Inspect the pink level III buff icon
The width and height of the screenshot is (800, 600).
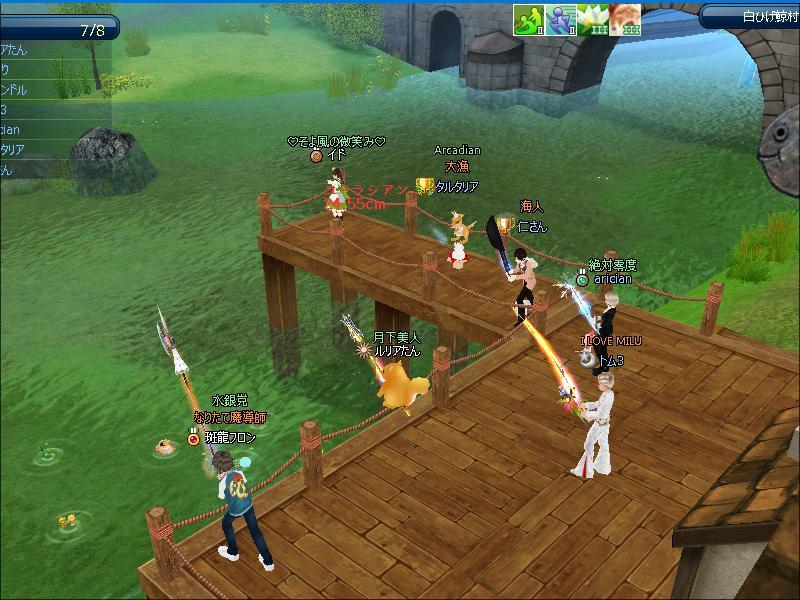(x=625, y=19)
